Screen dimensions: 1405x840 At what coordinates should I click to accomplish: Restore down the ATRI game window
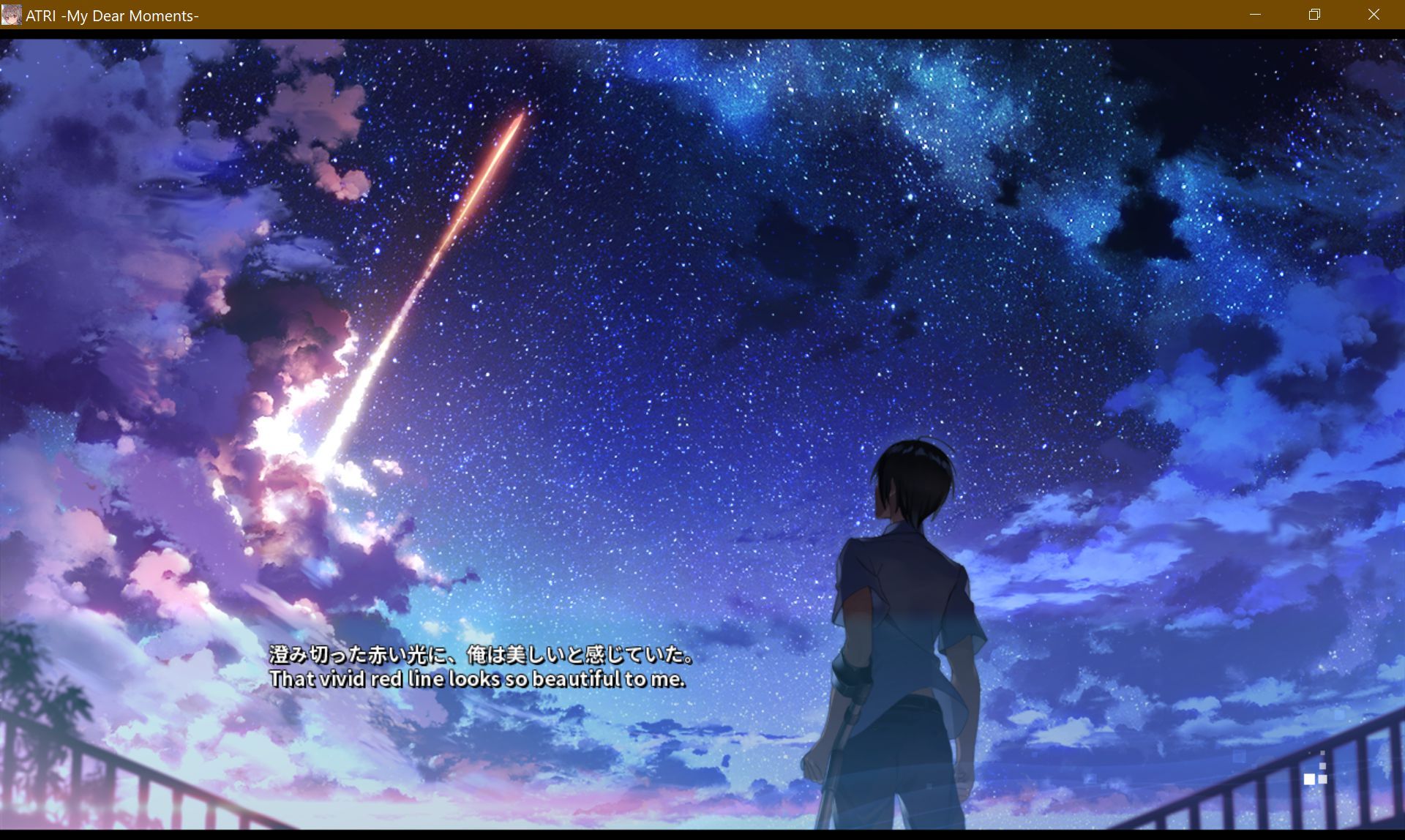[1314, 15]
